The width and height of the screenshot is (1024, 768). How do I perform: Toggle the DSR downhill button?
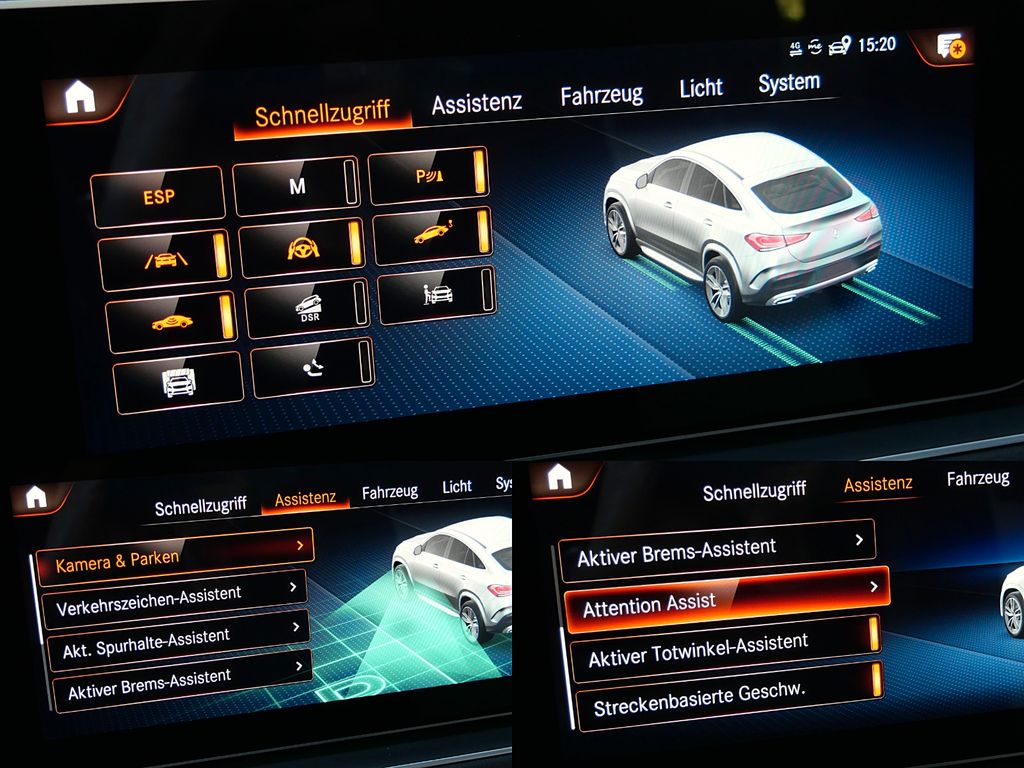point(307,307)
